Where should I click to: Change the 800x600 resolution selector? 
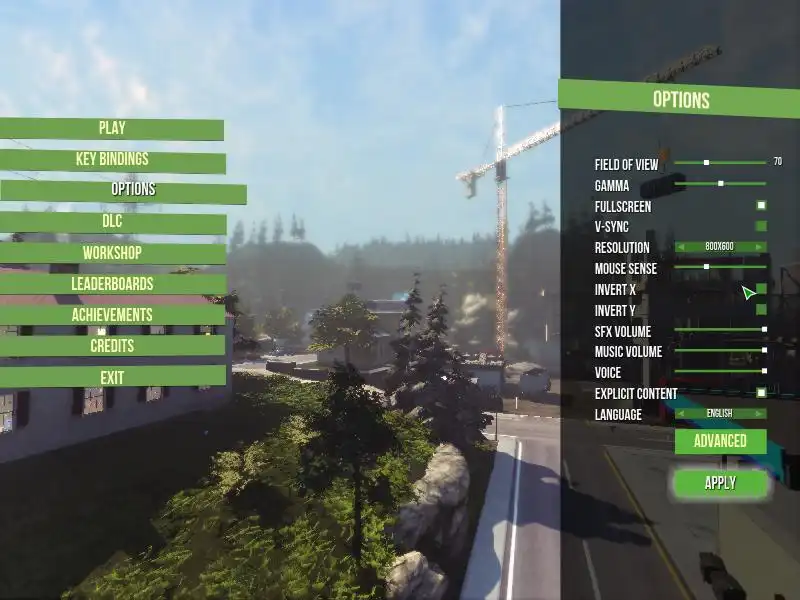pyautogui.click(x=720, y=247)
